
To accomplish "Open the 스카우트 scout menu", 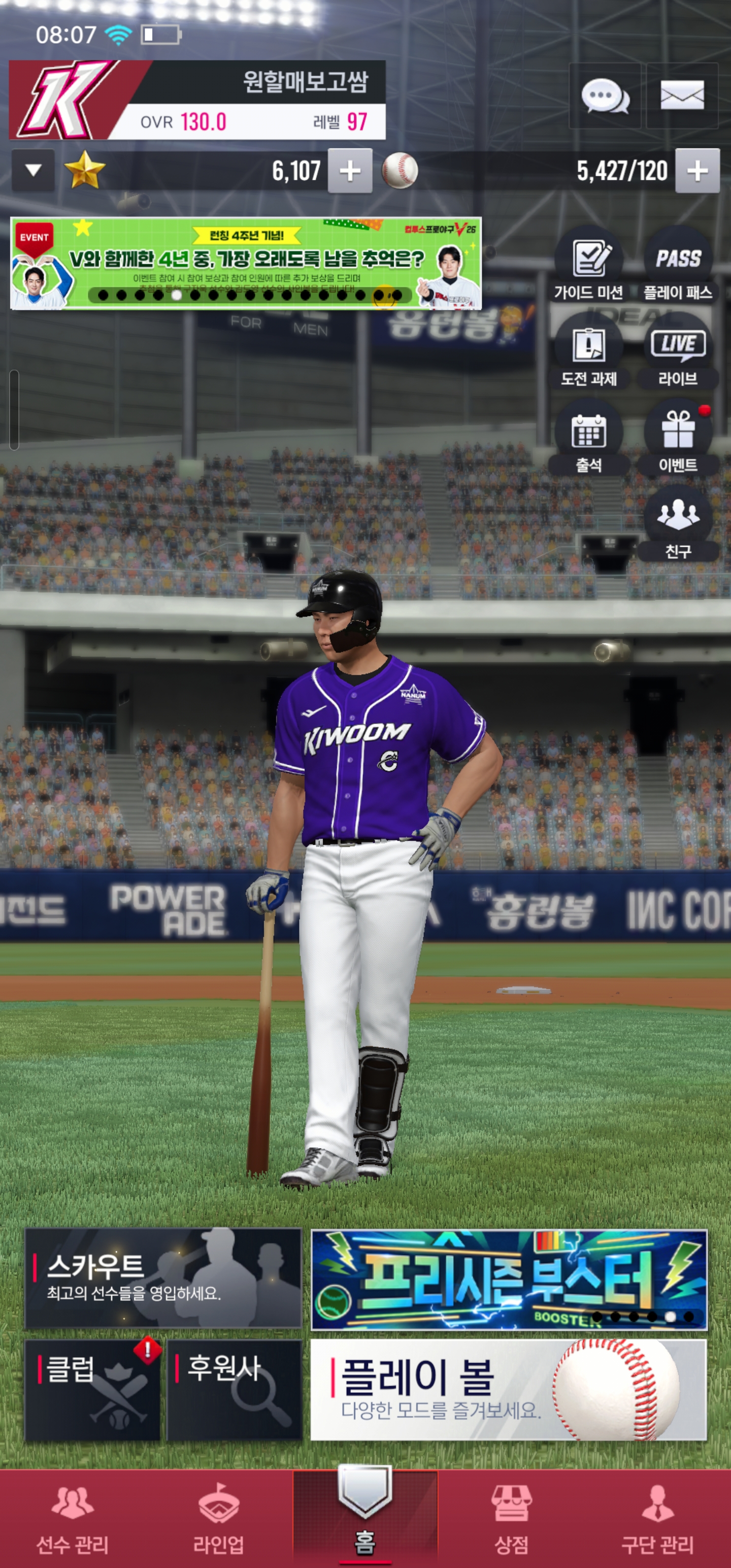I will (163, 1278).
